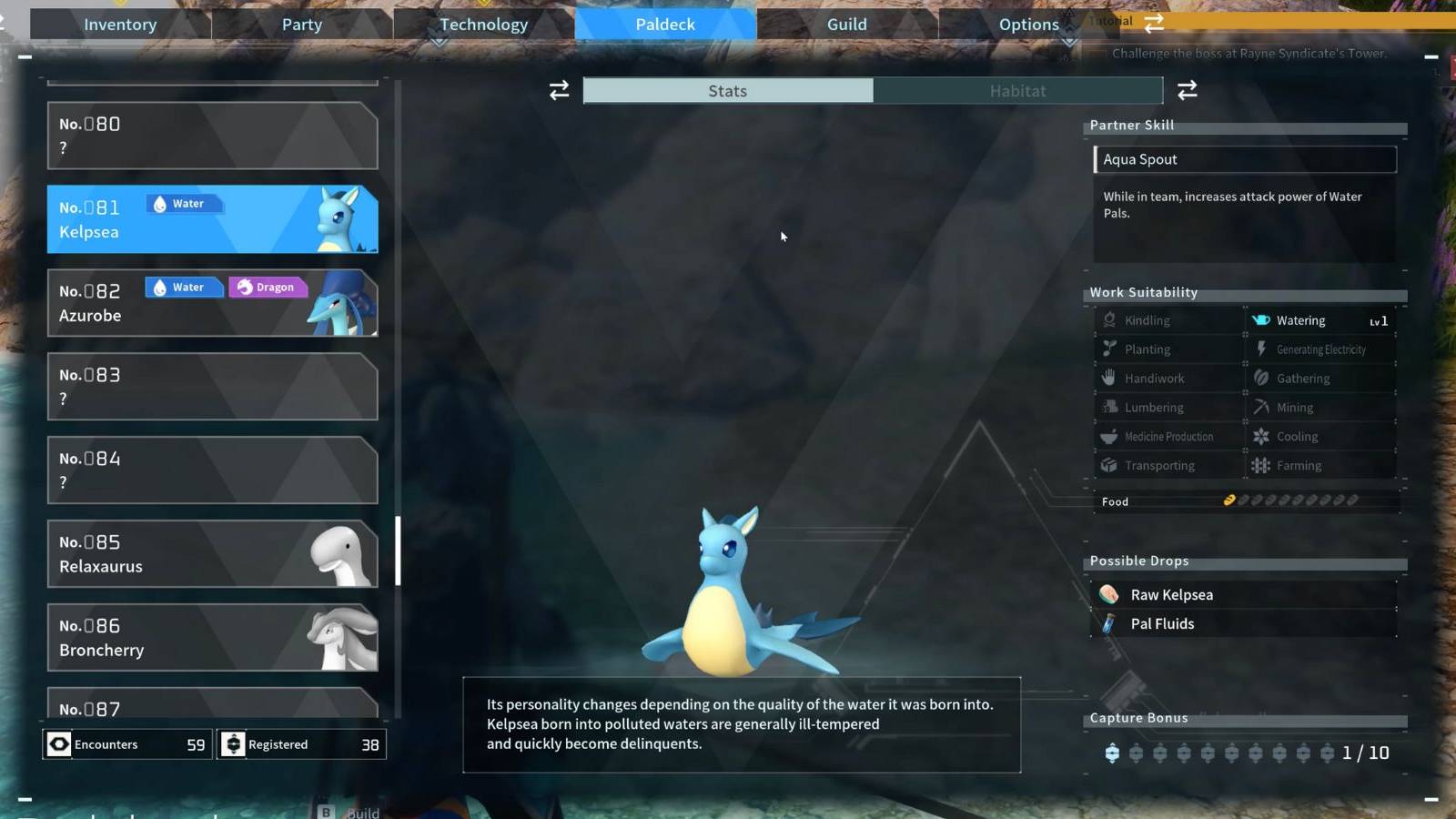Switch to the Habitat tab
Viewport: 1456px width, 819px height.
[x=1017, y=90]
